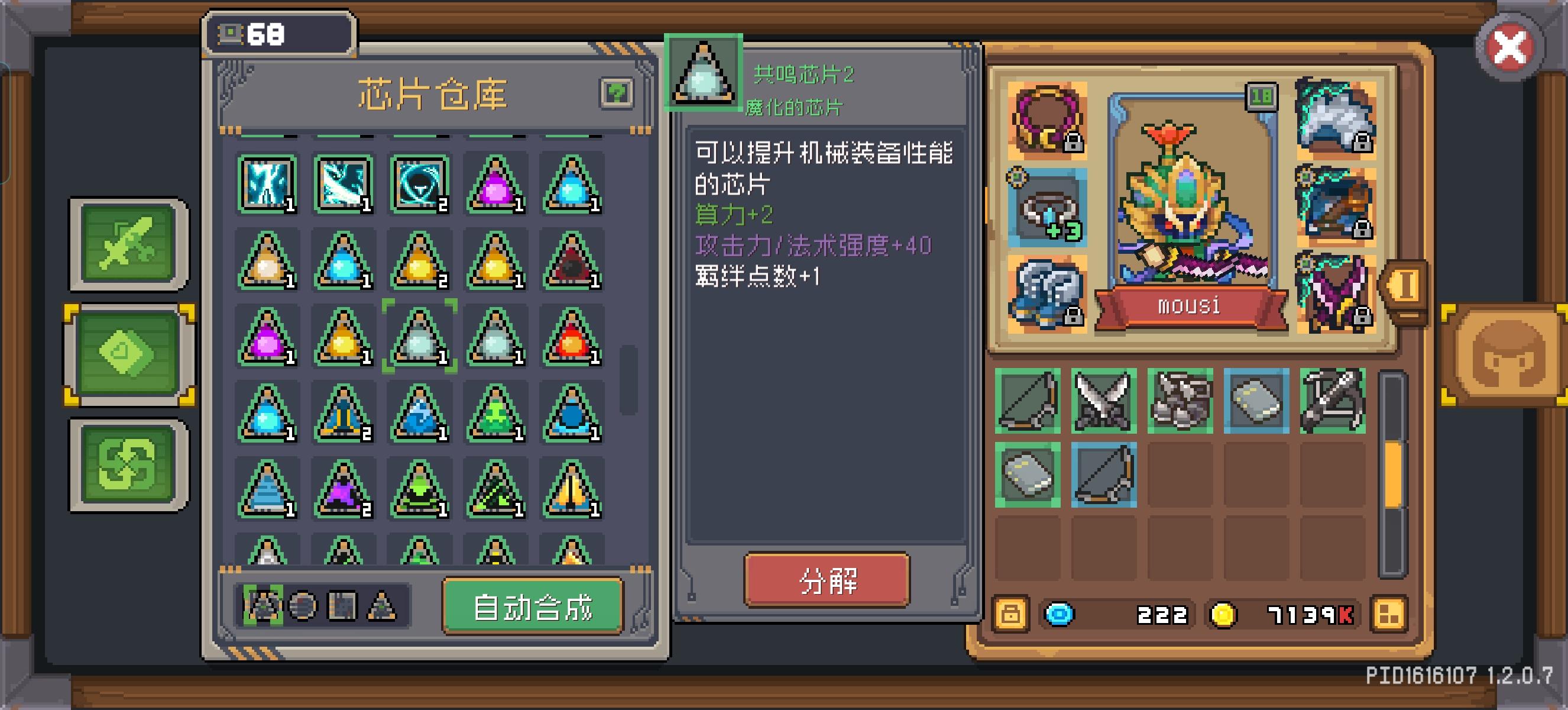Screen dimensions: 1568x710
Task: Toggle the first chip filter under the warehouse
Action: pyautogui.click(x=263, y=607)
